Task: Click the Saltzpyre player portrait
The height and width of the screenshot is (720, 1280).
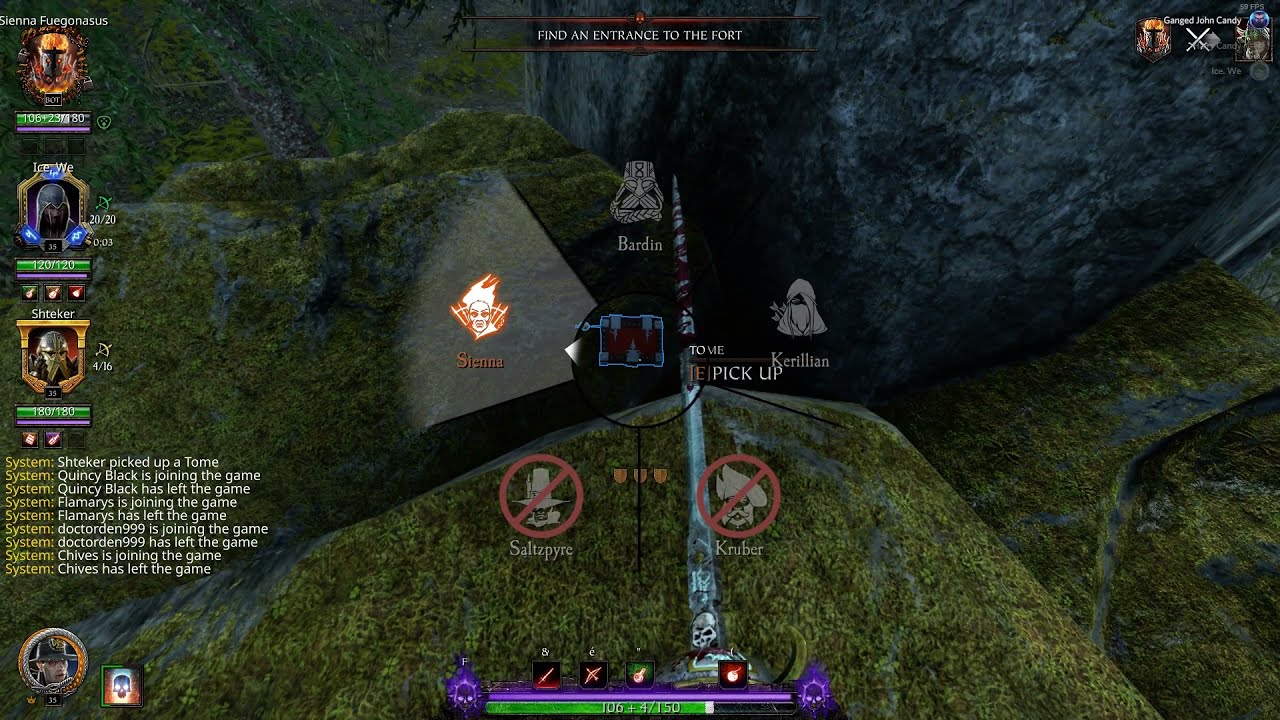Action: coord(53,664)
